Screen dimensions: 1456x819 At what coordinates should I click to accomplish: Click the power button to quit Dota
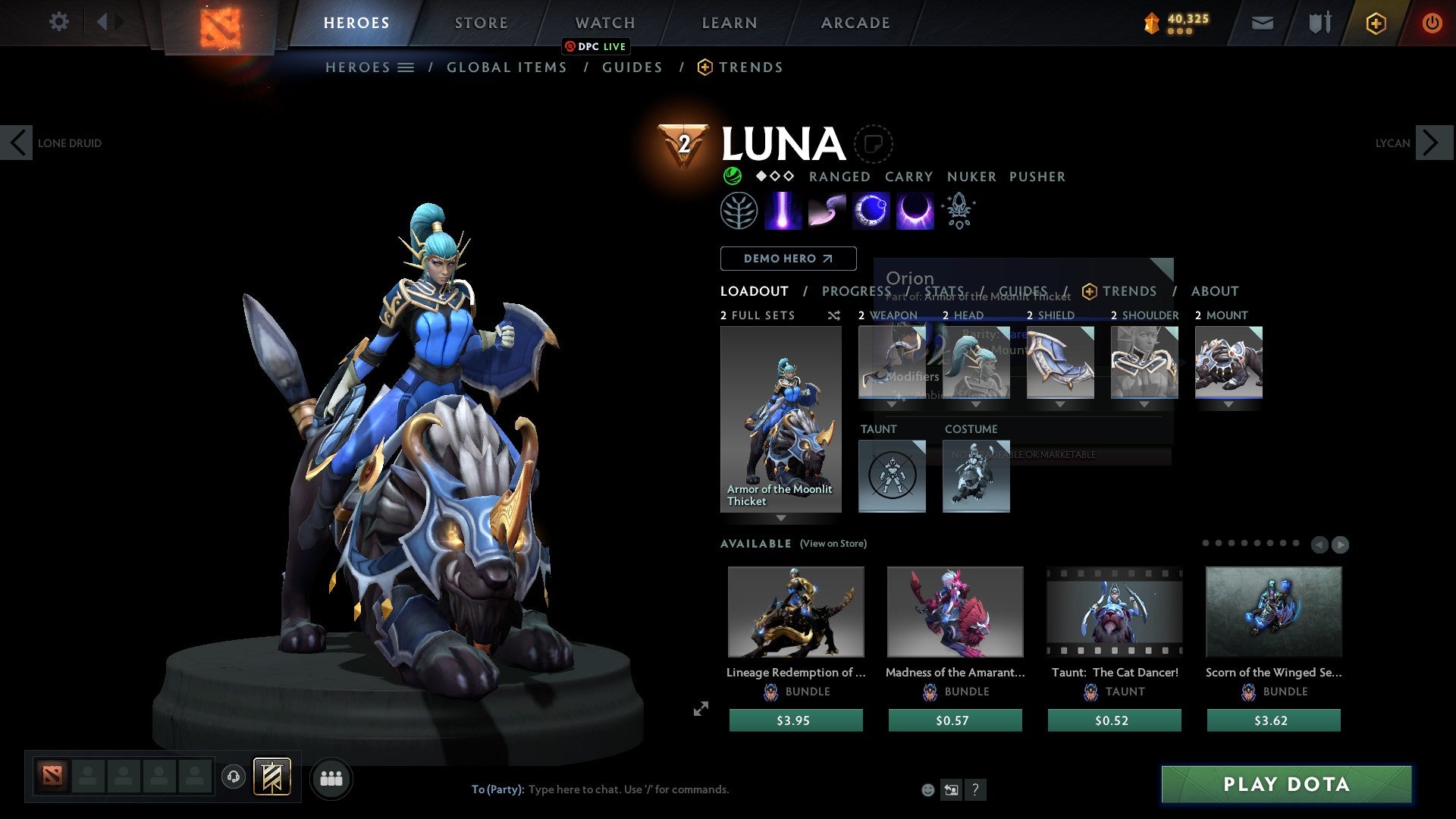(x=1432, y=23)
